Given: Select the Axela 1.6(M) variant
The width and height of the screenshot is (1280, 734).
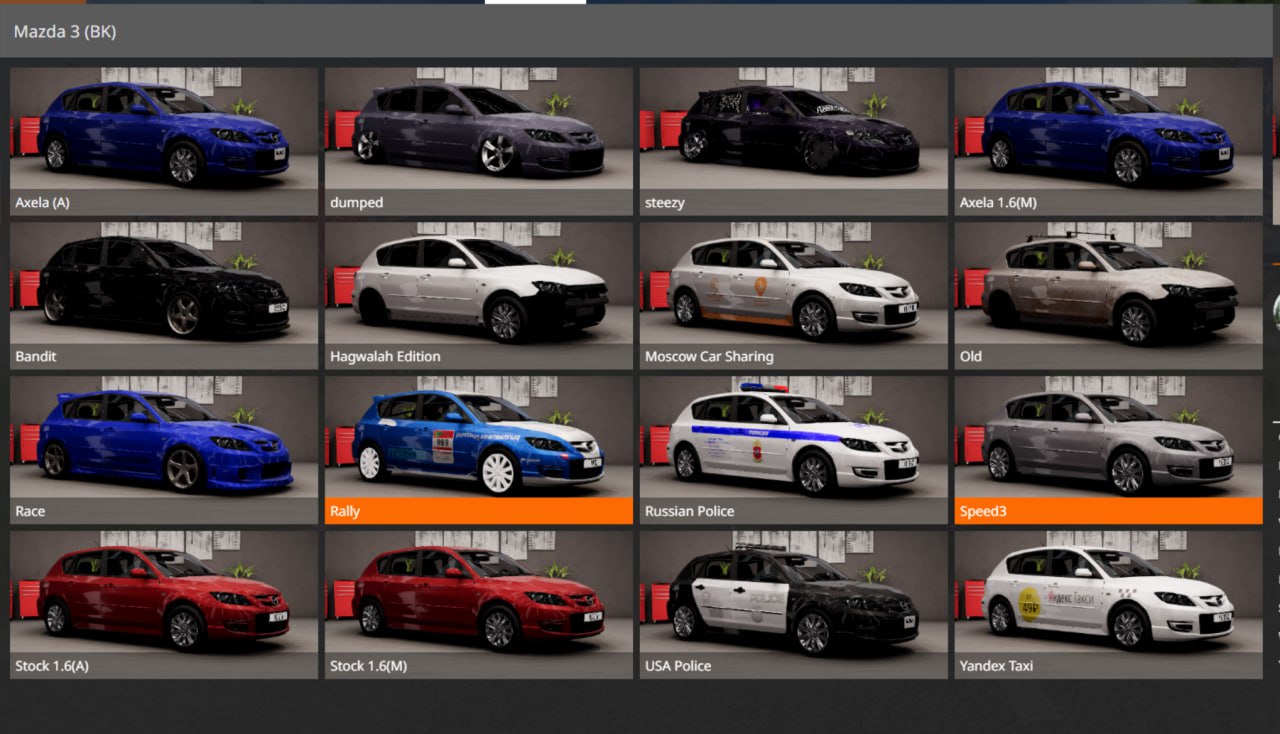Looking at the screenshot, I should coord(1107,135).
